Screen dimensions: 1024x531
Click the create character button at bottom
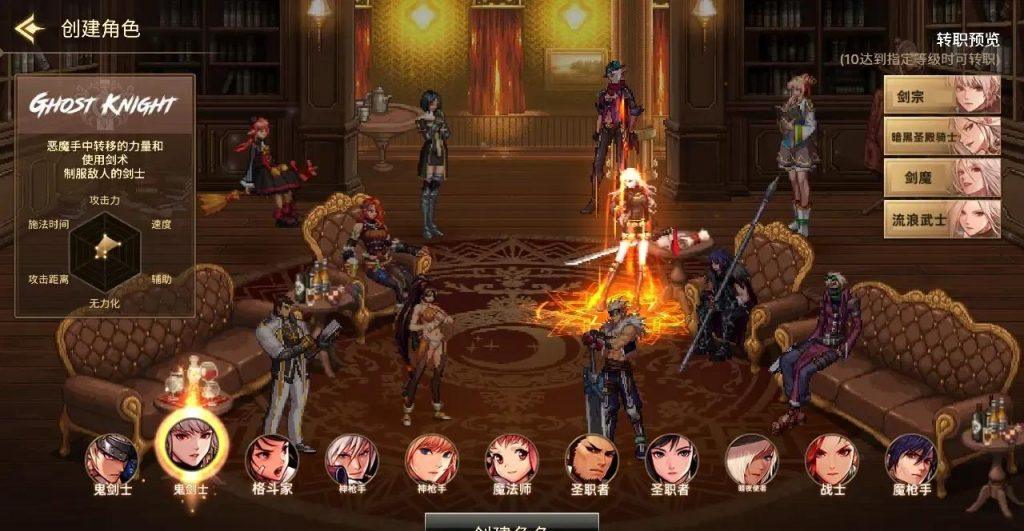pos(511,522)
